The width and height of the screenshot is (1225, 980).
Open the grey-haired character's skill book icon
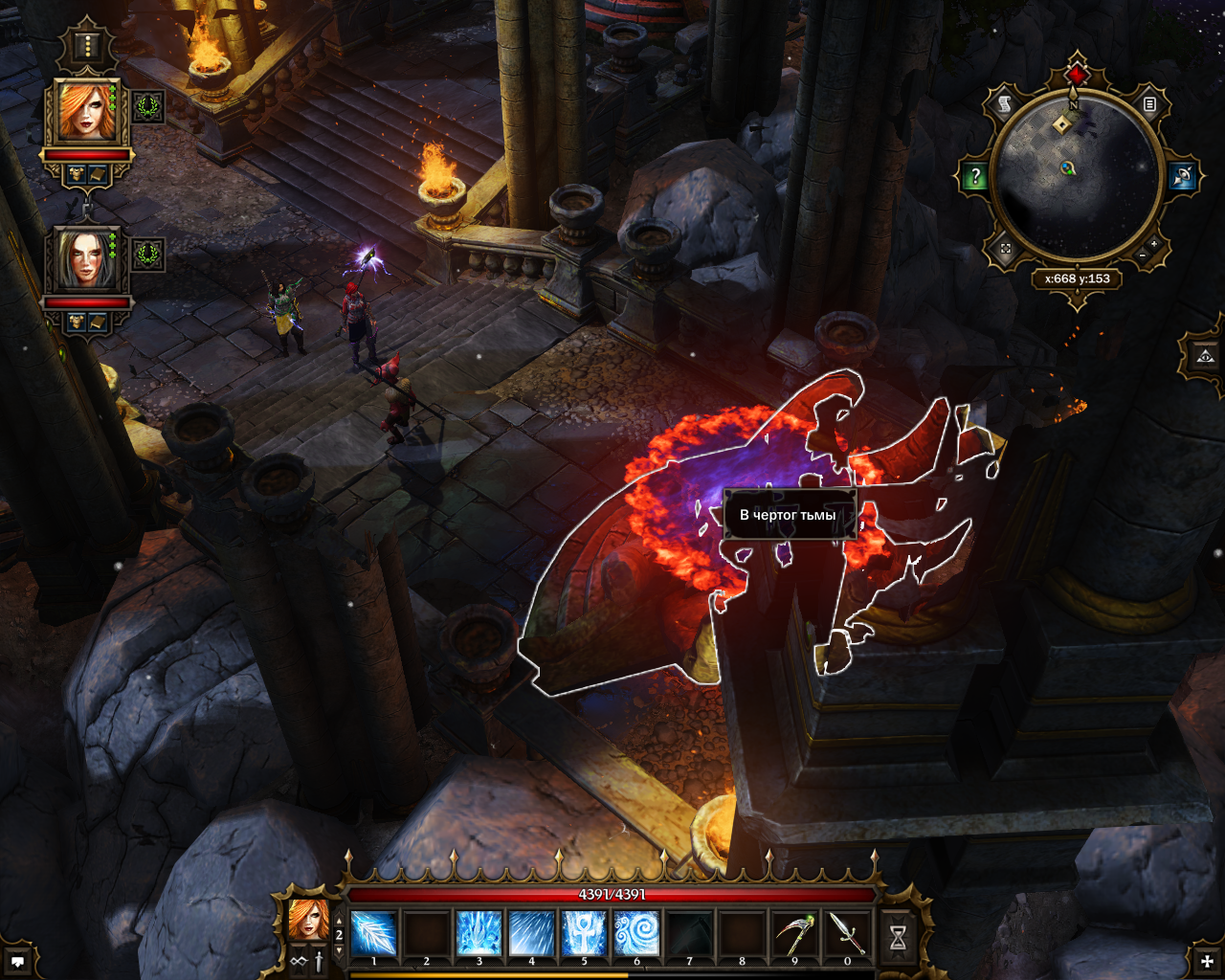[98, 323]
